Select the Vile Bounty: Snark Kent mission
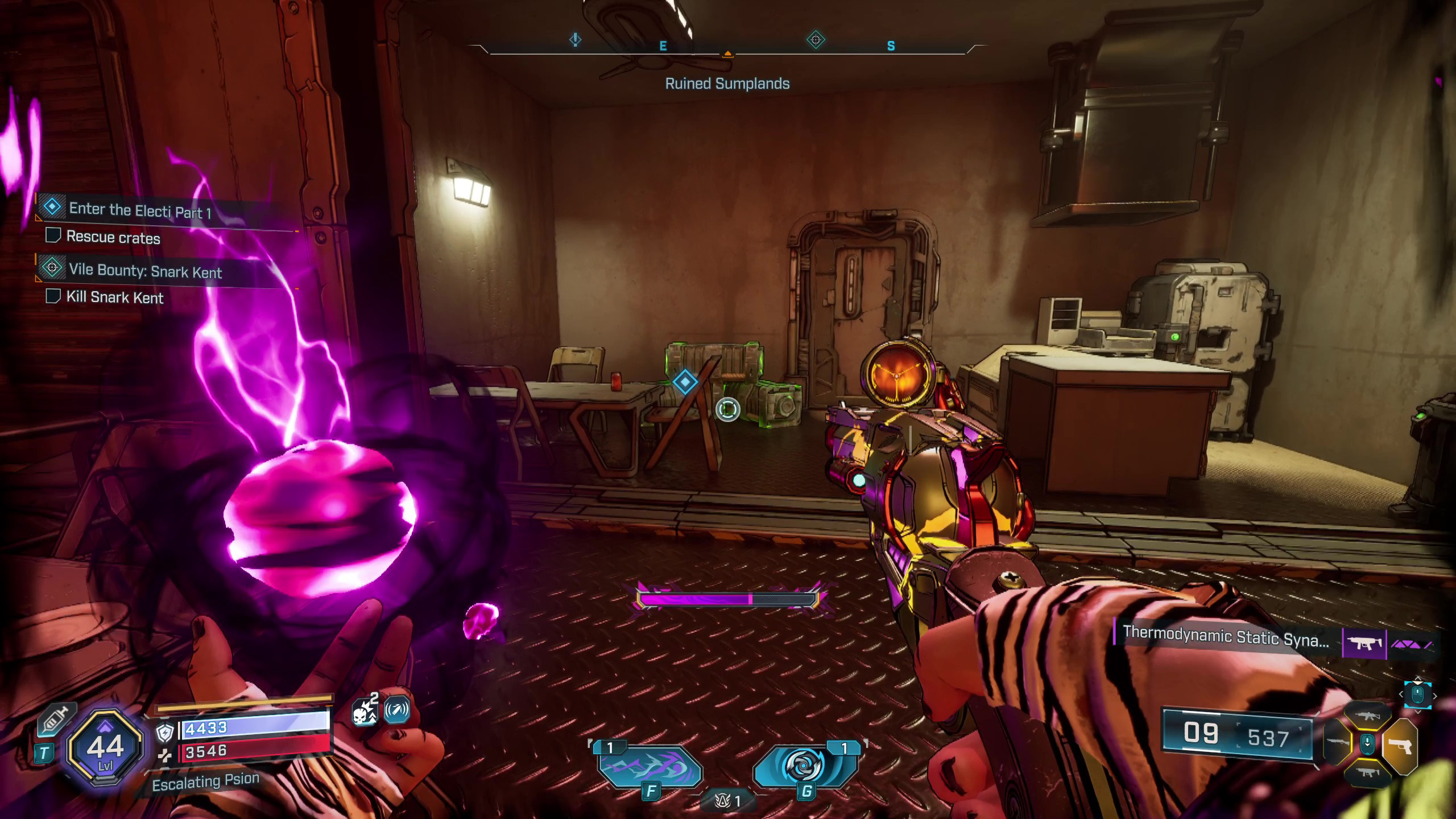This screenshot has height=819, width=1456. point(145,271)
